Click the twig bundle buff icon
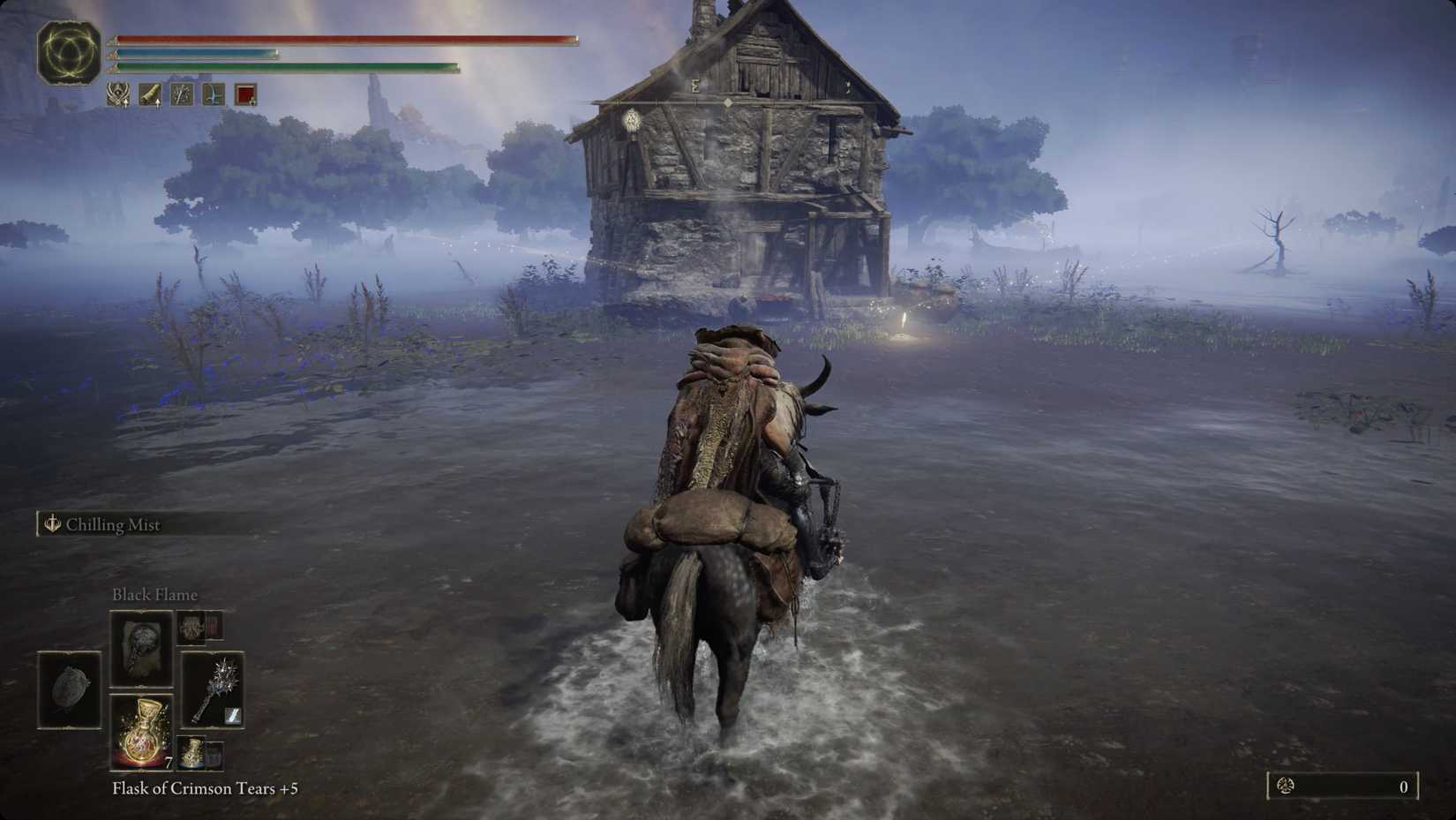The height and width of the screenshot is (820, 1456). point(181,94)
